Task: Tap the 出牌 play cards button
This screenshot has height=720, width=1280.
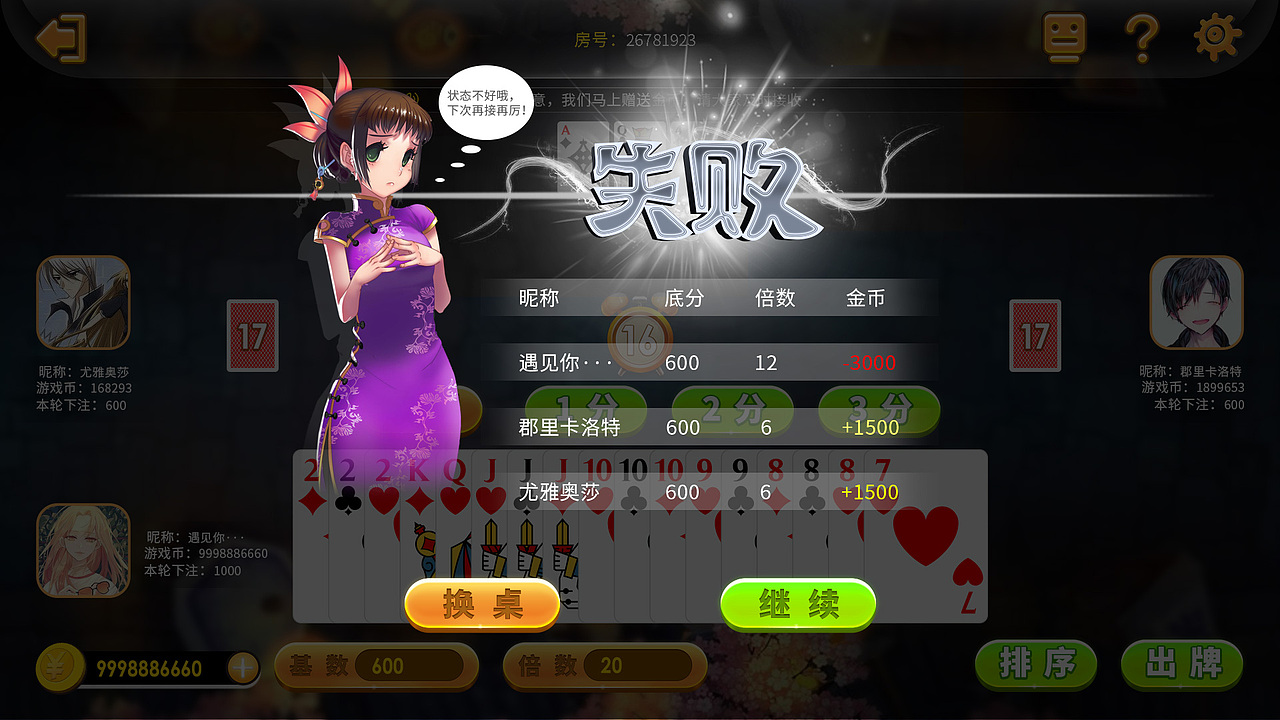Action: point(1180,663)
